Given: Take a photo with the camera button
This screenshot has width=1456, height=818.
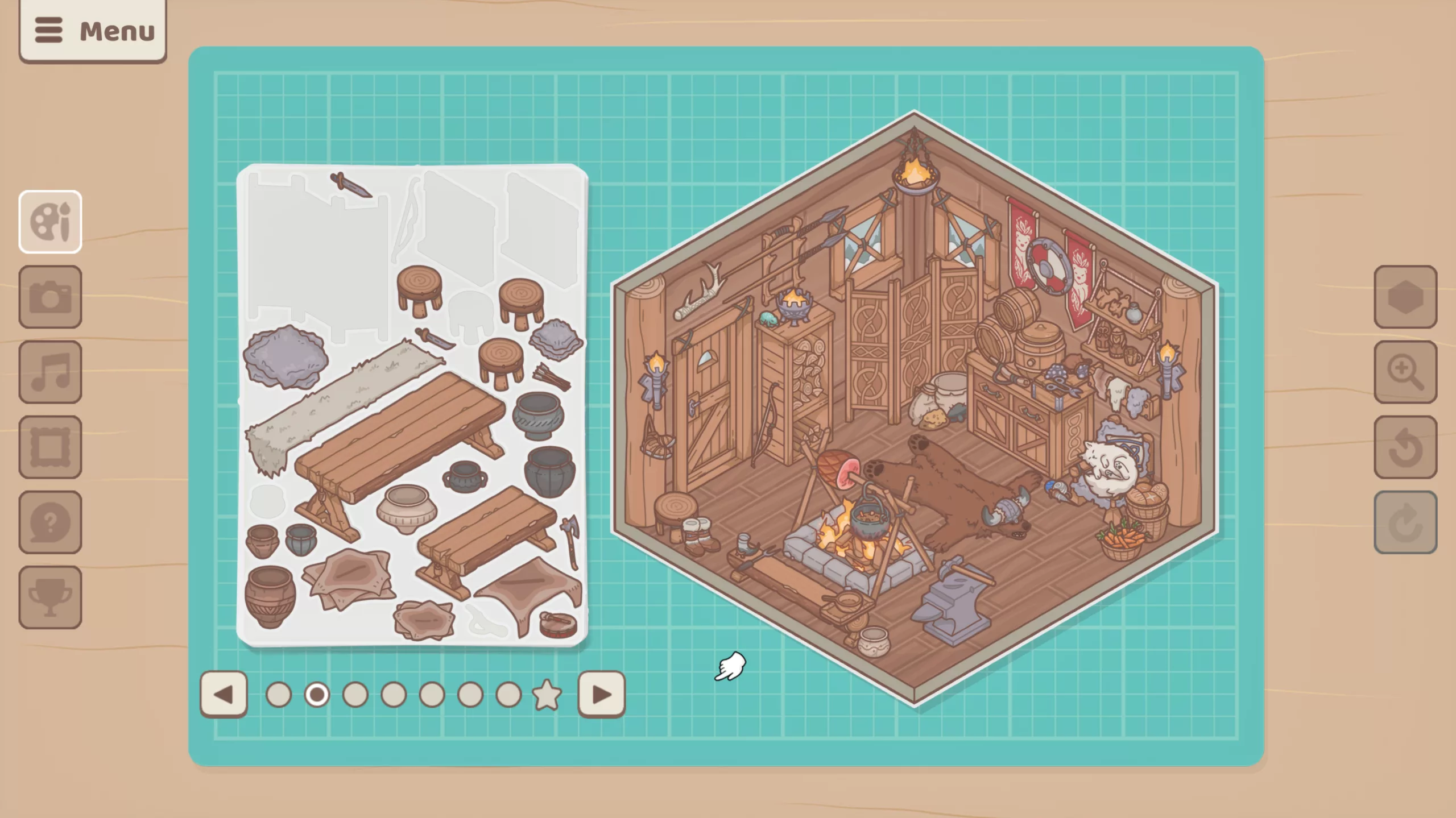Looking at the screenshot, I should click(50, 297).
